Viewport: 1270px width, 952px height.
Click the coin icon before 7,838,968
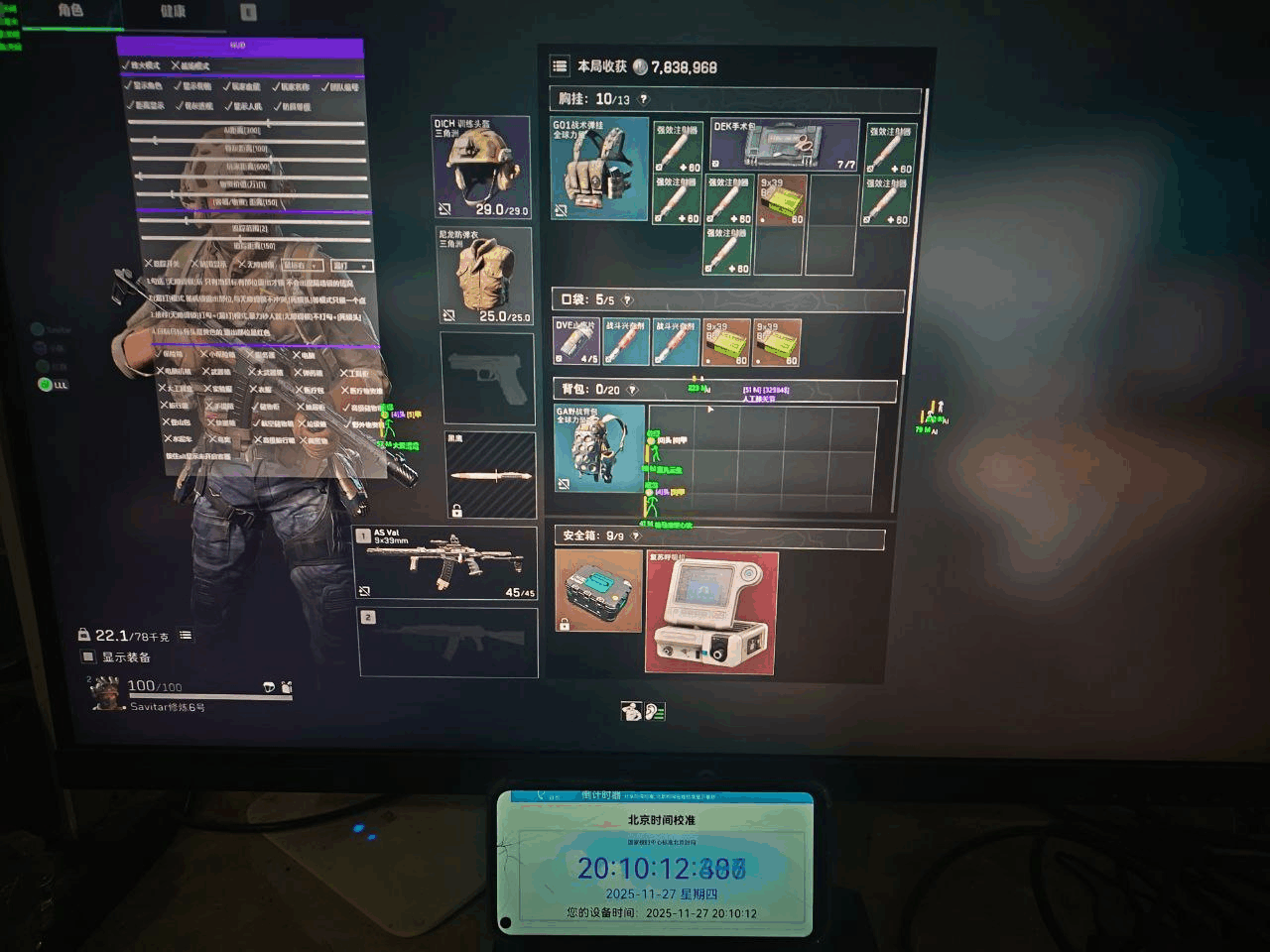642,66
